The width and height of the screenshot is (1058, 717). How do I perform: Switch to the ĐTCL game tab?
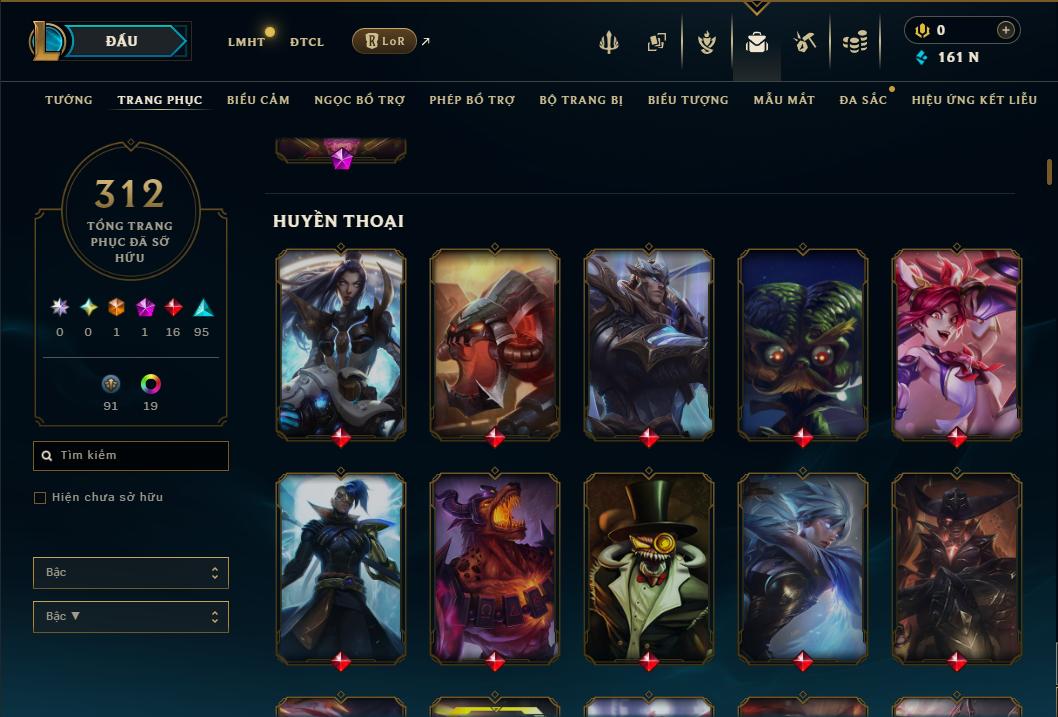pyautogui.click(x=307, y=42)
